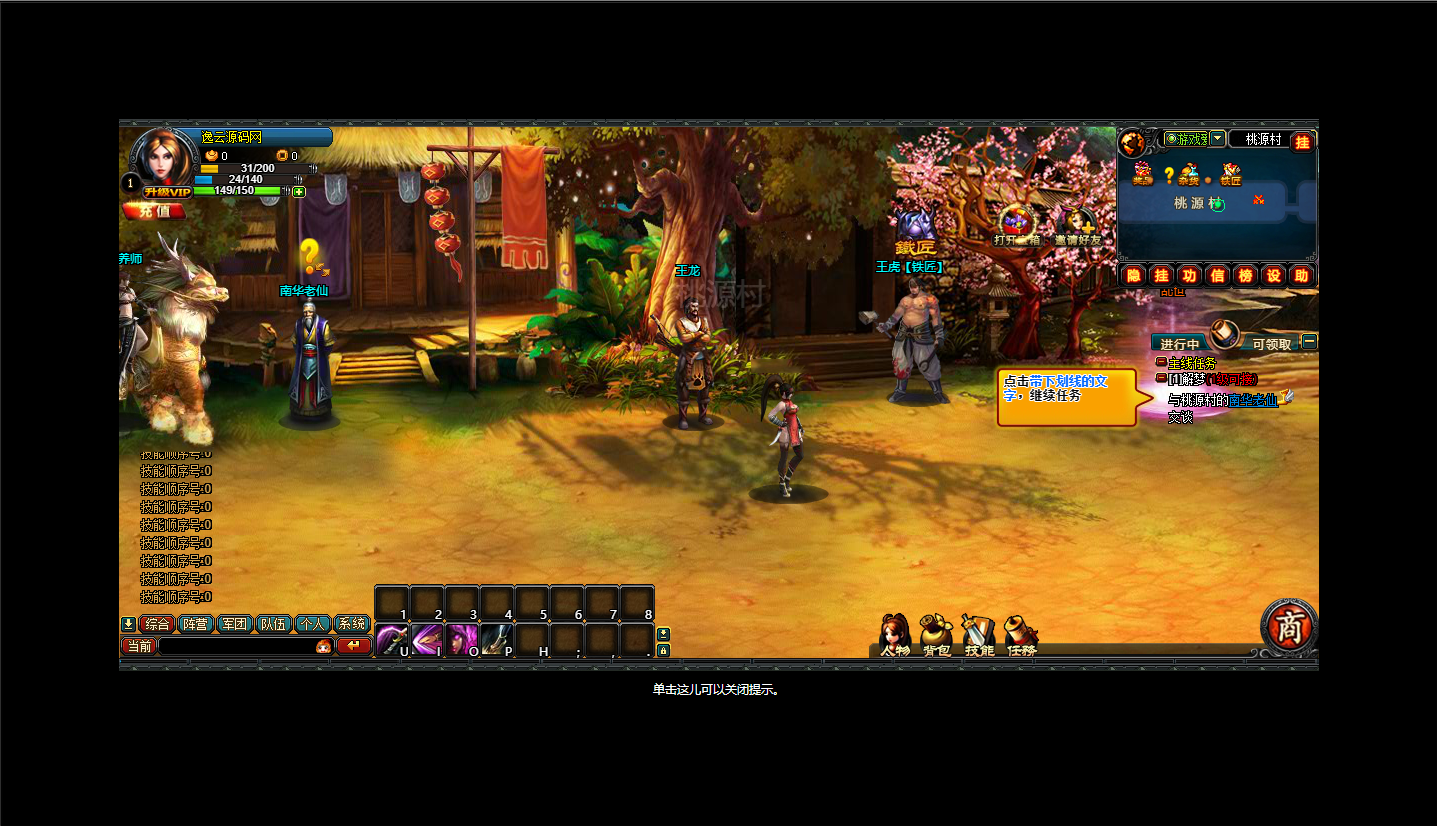Switch to the 可领取 quest tab
This screenshot has height=826, width=1437.
click(x=1272, y=344)
